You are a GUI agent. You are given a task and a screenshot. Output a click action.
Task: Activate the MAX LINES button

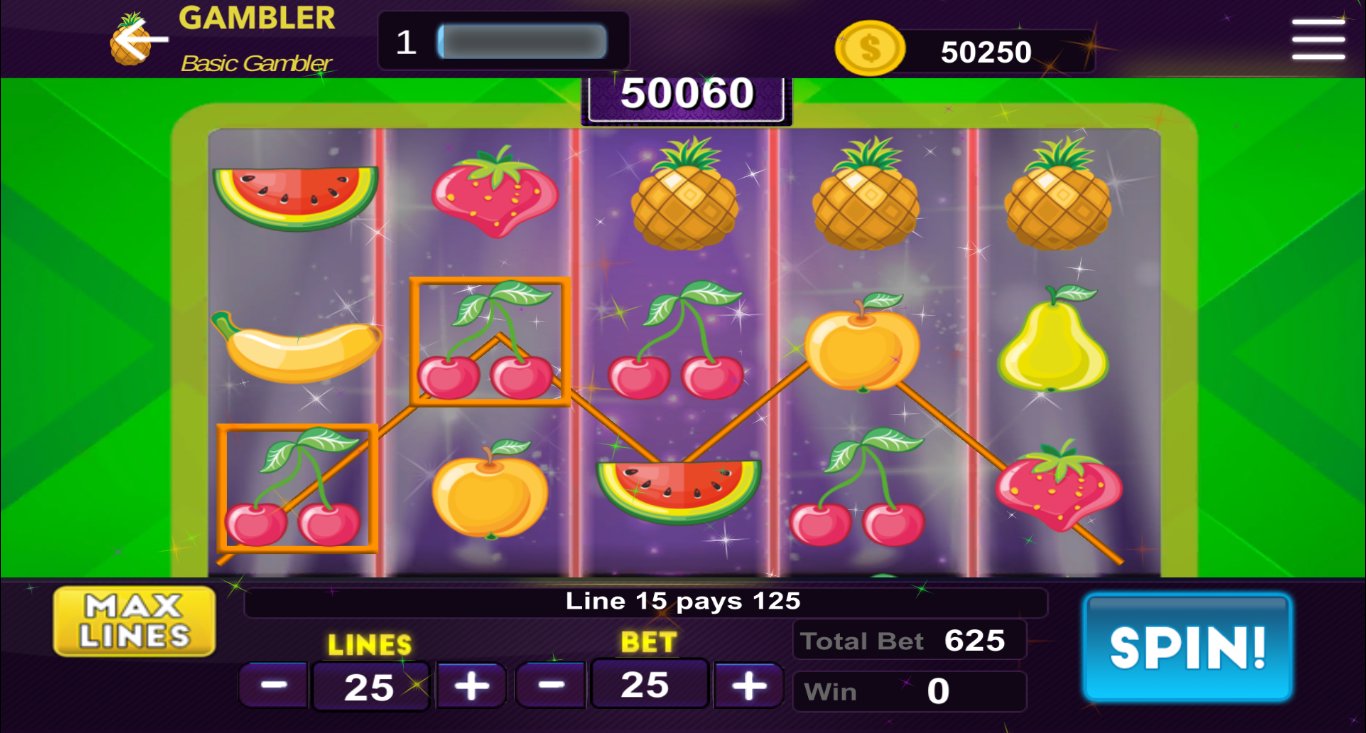pos(133,620)
